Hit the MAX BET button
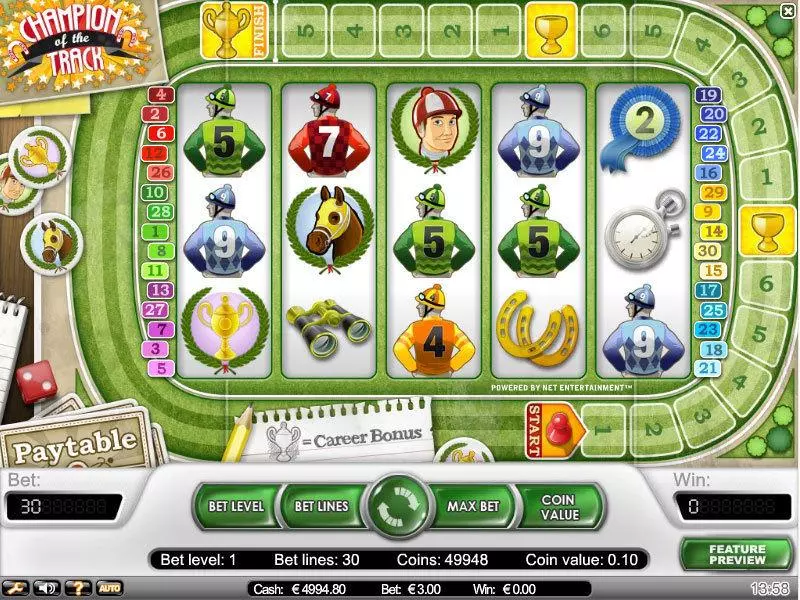800x600 pixels. tap(474, 507)
